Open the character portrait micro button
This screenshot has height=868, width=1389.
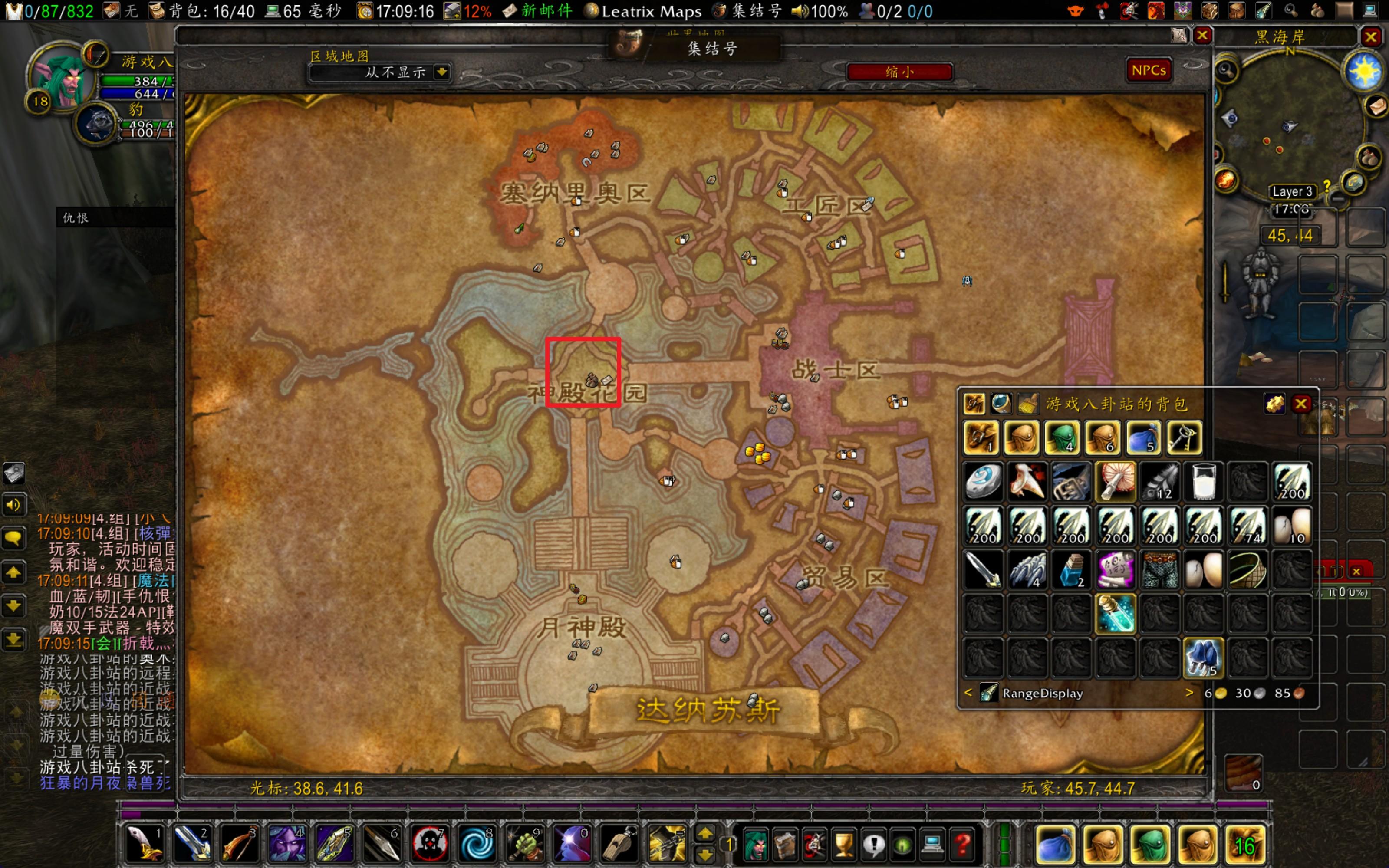point(755,845)
